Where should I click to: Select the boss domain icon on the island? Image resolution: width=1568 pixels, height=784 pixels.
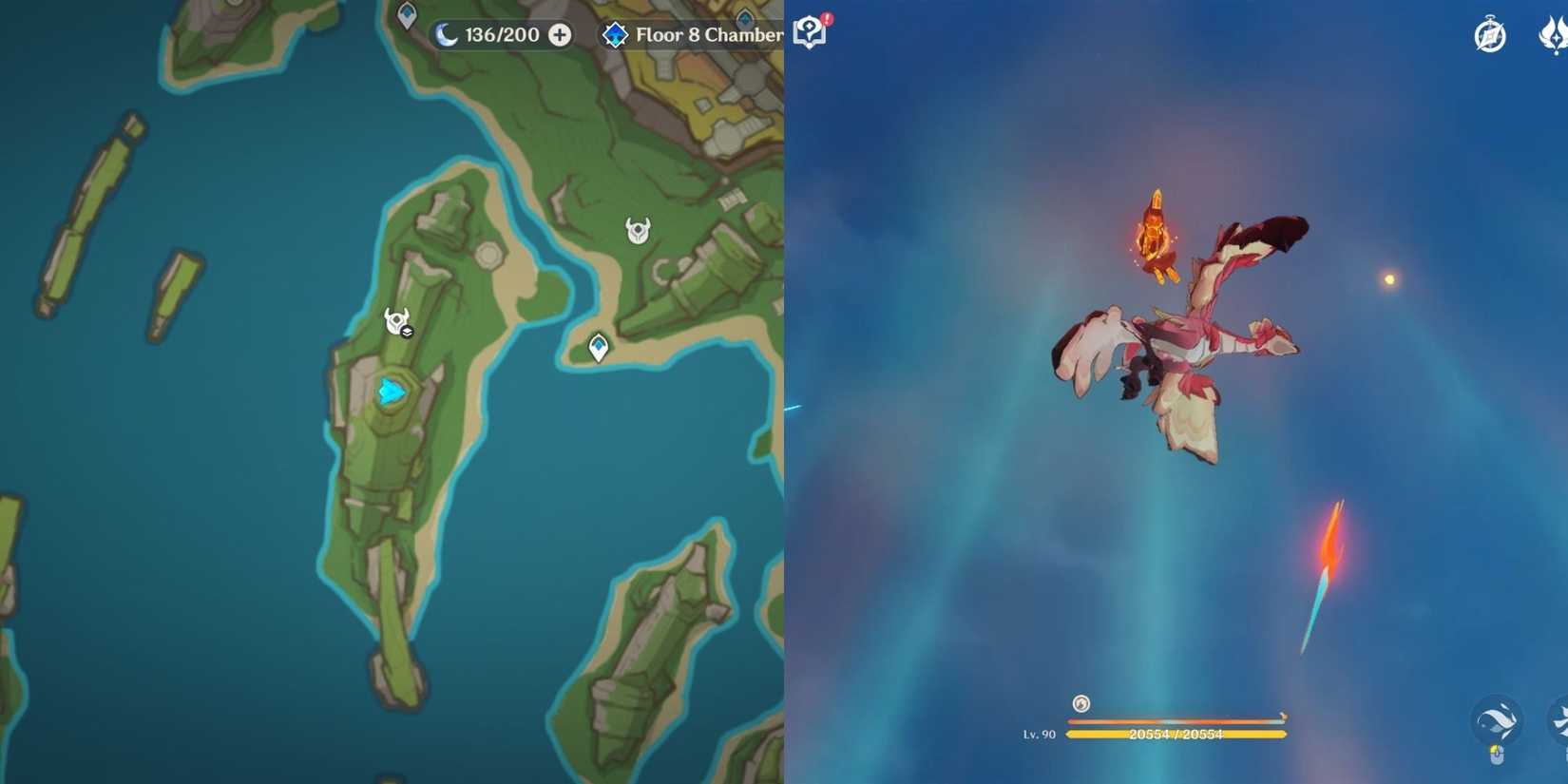tap(394, 321)
